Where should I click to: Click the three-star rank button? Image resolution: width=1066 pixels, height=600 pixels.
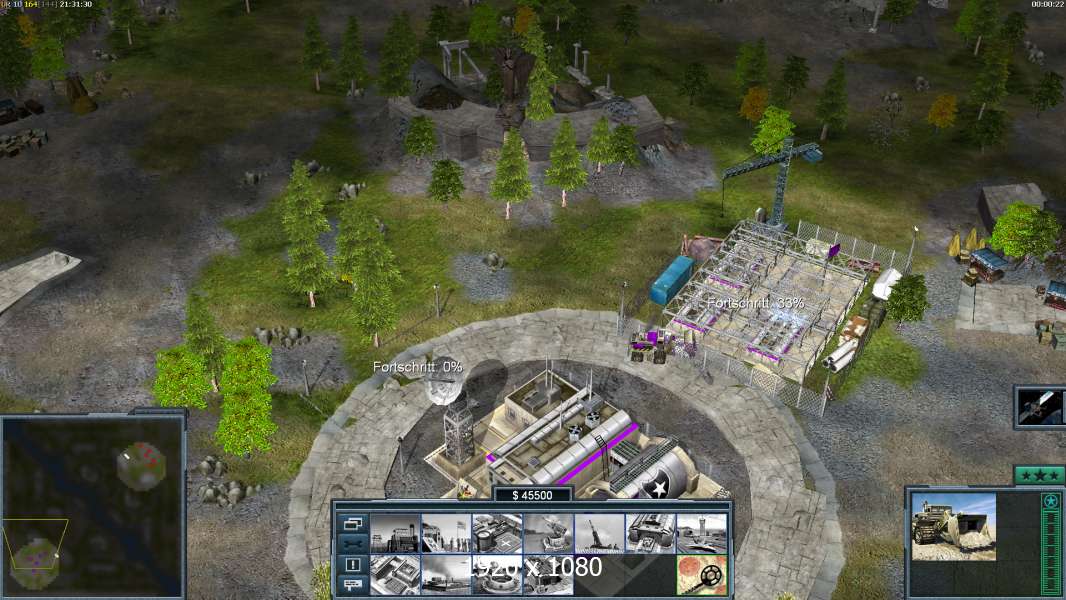[x=1039, y=475]
